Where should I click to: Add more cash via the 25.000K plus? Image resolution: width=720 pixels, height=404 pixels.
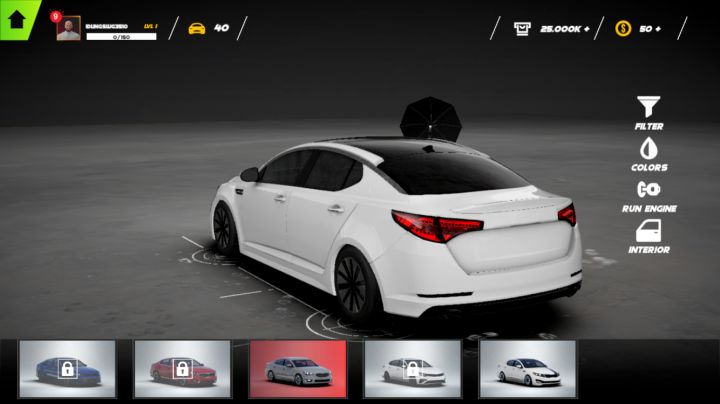click(x=586, y=28)
